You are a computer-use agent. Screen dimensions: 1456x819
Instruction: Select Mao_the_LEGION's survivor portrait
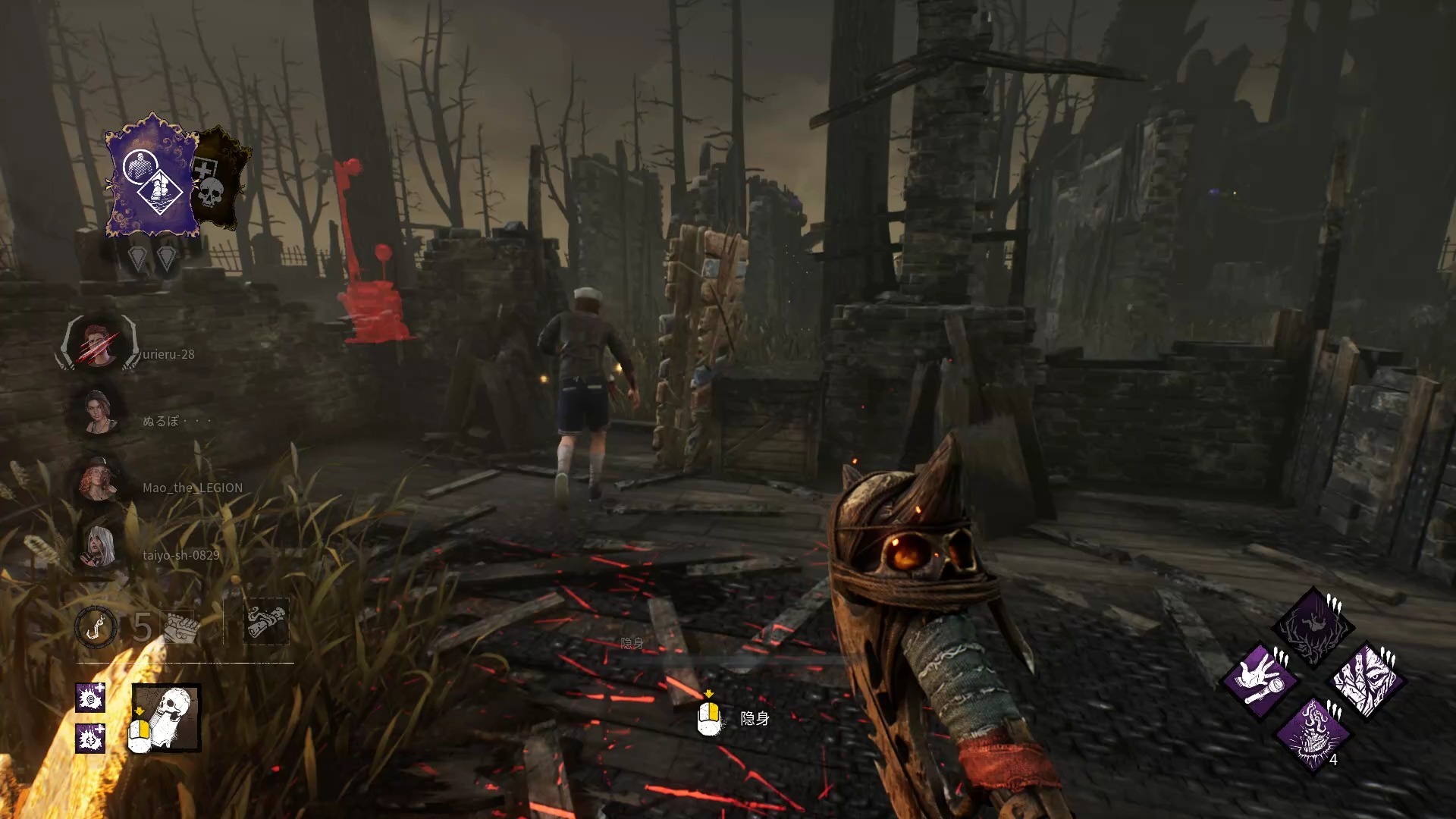[x=99, y=480]
